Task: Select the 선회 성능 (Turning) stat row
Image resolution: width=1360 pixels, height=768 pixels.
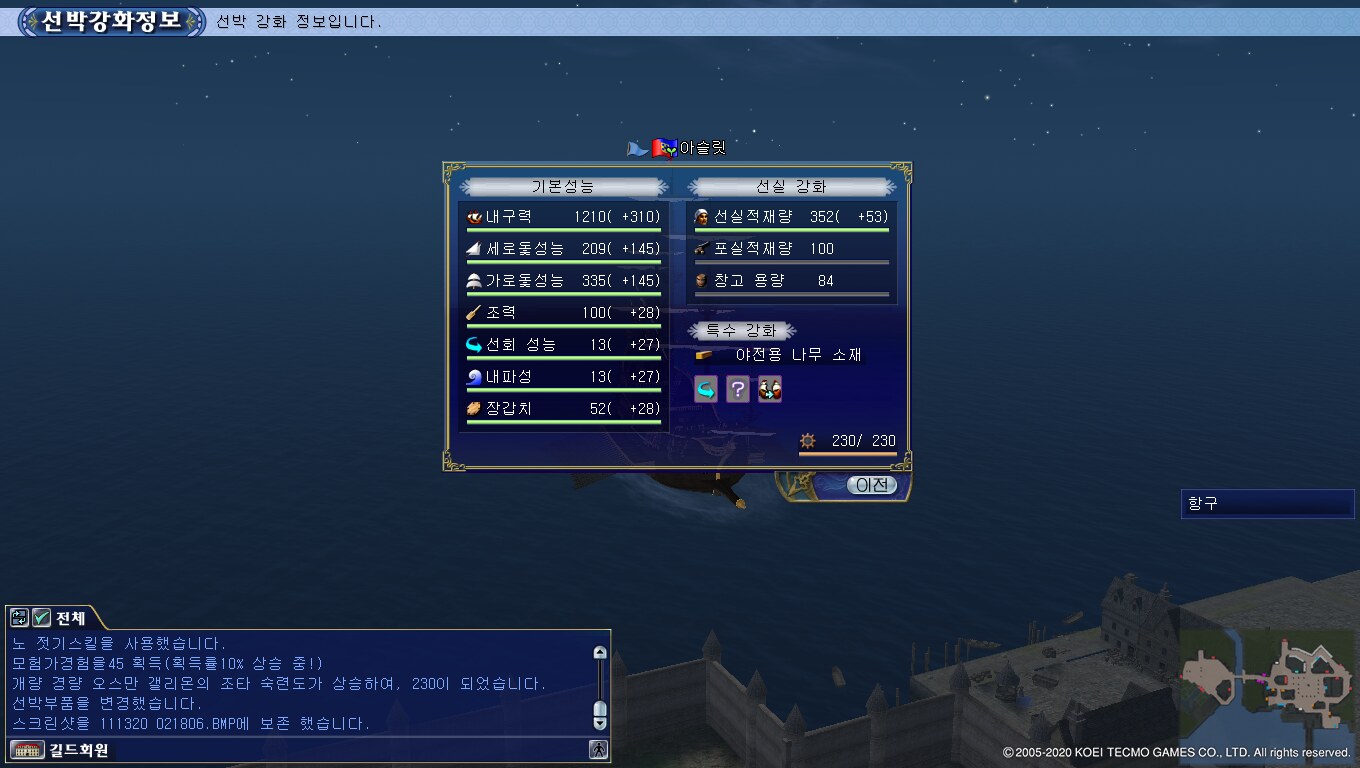Action: tap(564, 345)
